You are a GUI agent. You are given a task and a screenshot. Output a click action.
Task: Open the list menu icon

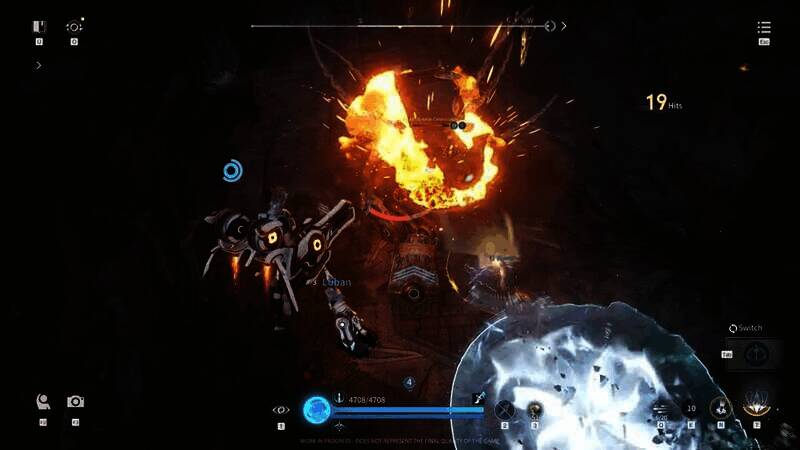[x=764, y=28]
